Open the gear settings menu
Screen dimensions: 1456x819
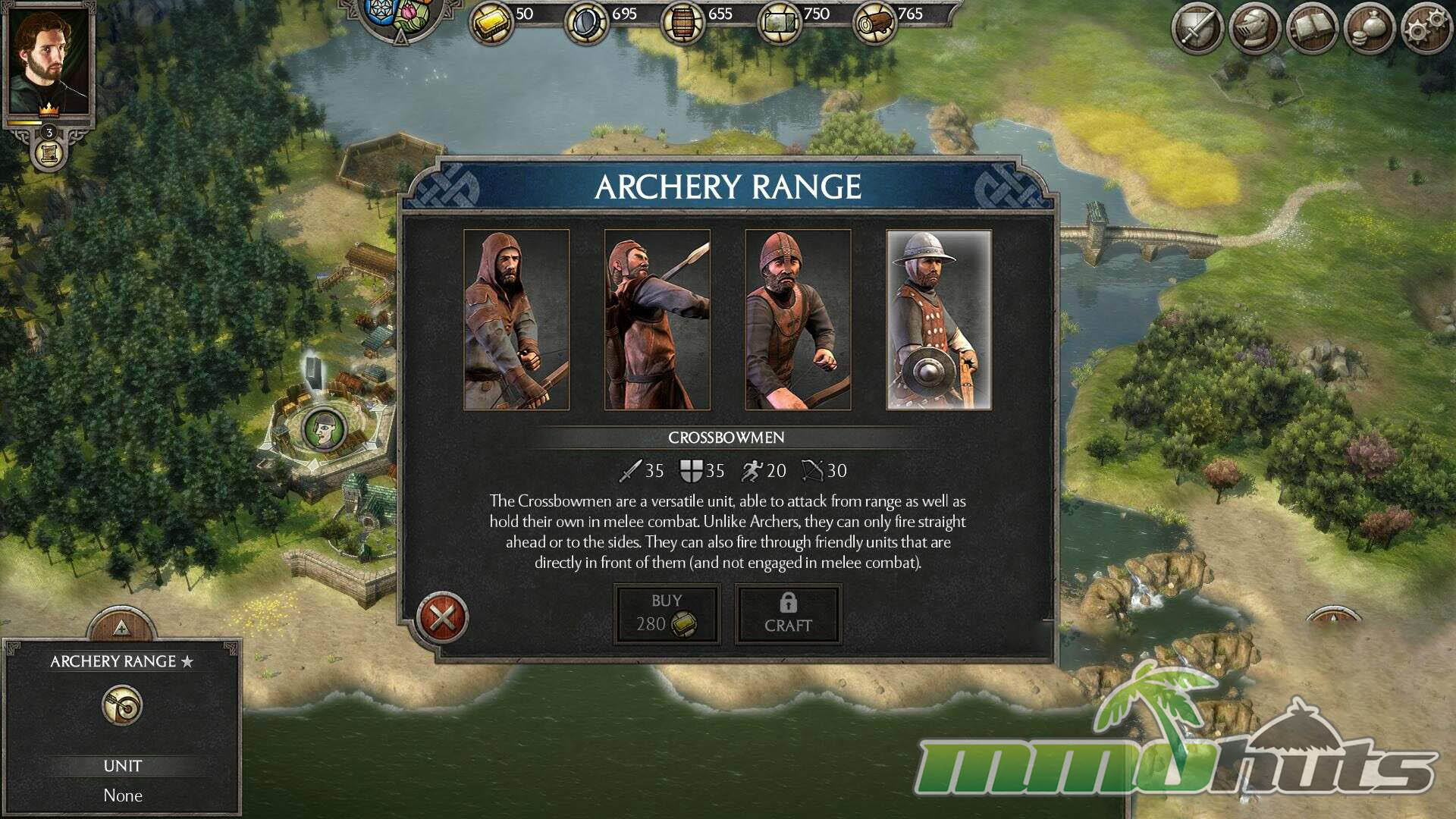pos(1425,29)
